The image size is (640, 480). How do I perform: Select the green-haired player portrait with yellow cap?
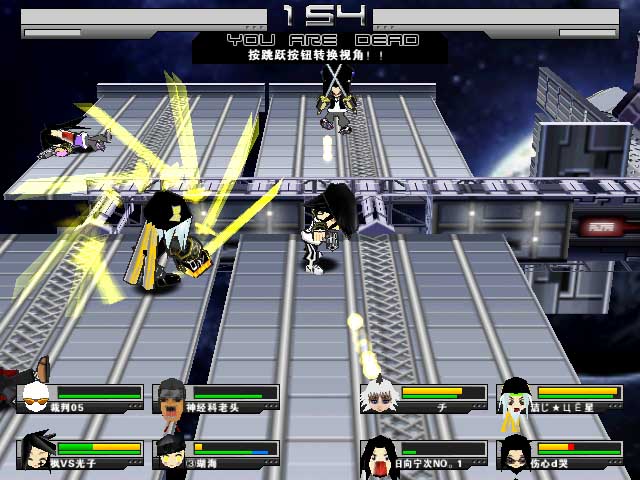pos(514,396)
